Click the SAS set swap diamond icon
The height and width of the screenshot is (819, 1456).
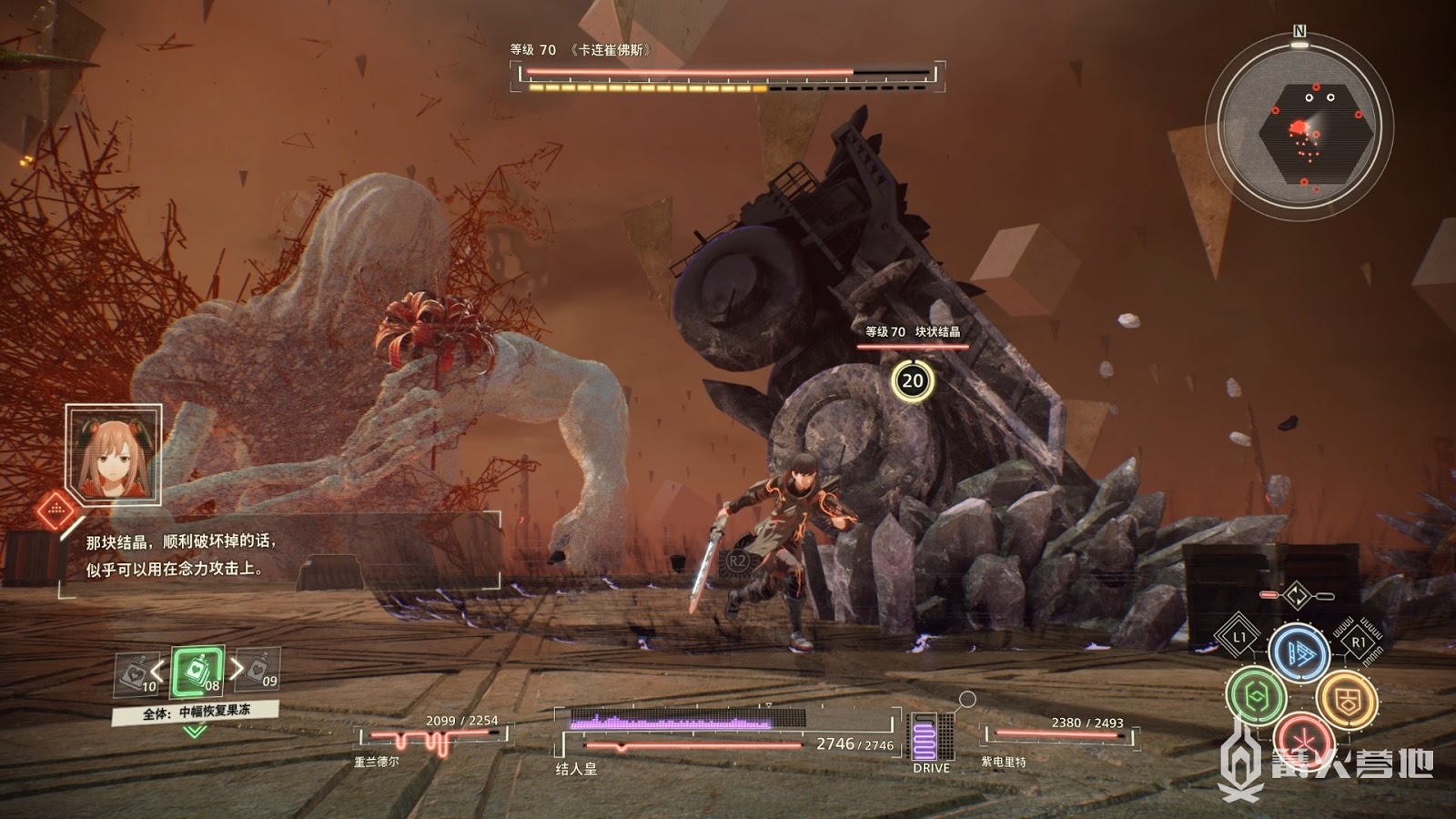1297,596
